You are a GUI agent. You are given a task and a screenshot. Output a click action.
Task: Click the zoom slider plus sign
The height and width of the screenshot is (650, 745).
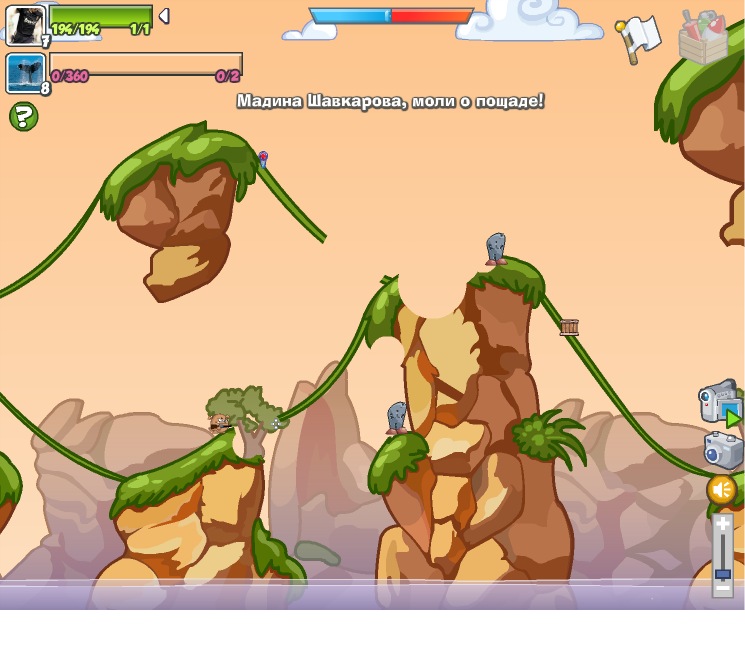tap(722, 523)
